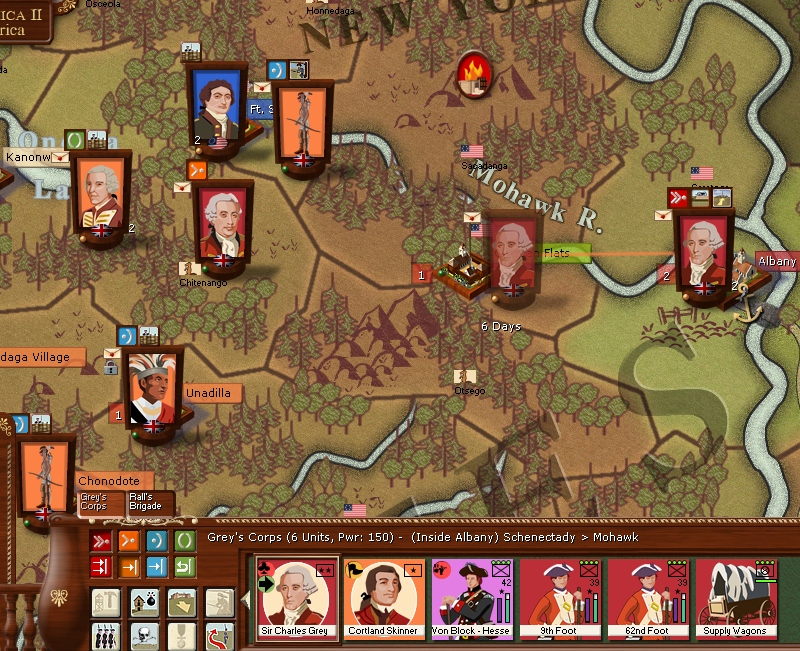The width and height of the screenshot is (800, 651).
Task: Switch to Rall's Brigade tab
Action: [150, 502]
